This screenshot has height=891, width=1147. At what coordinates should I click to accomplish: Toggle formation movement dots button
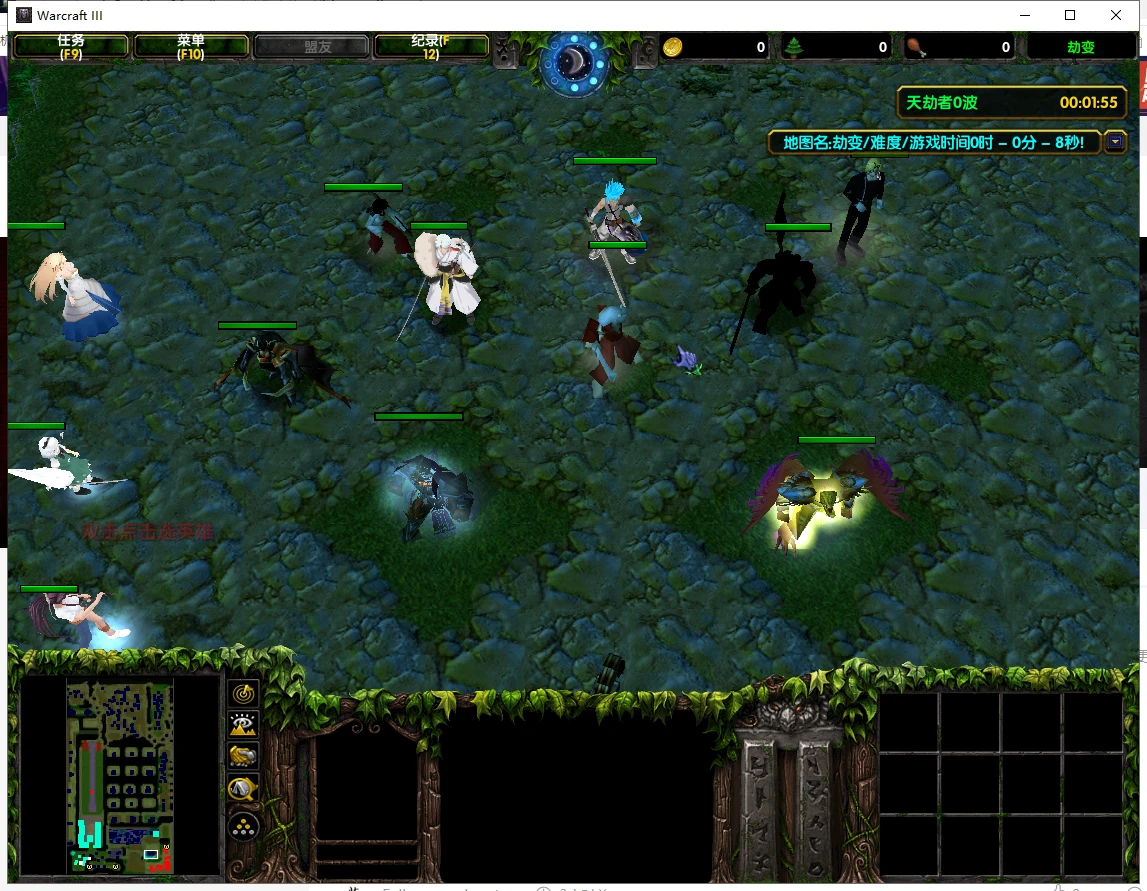pyautogui.click(x=244, y=826)
